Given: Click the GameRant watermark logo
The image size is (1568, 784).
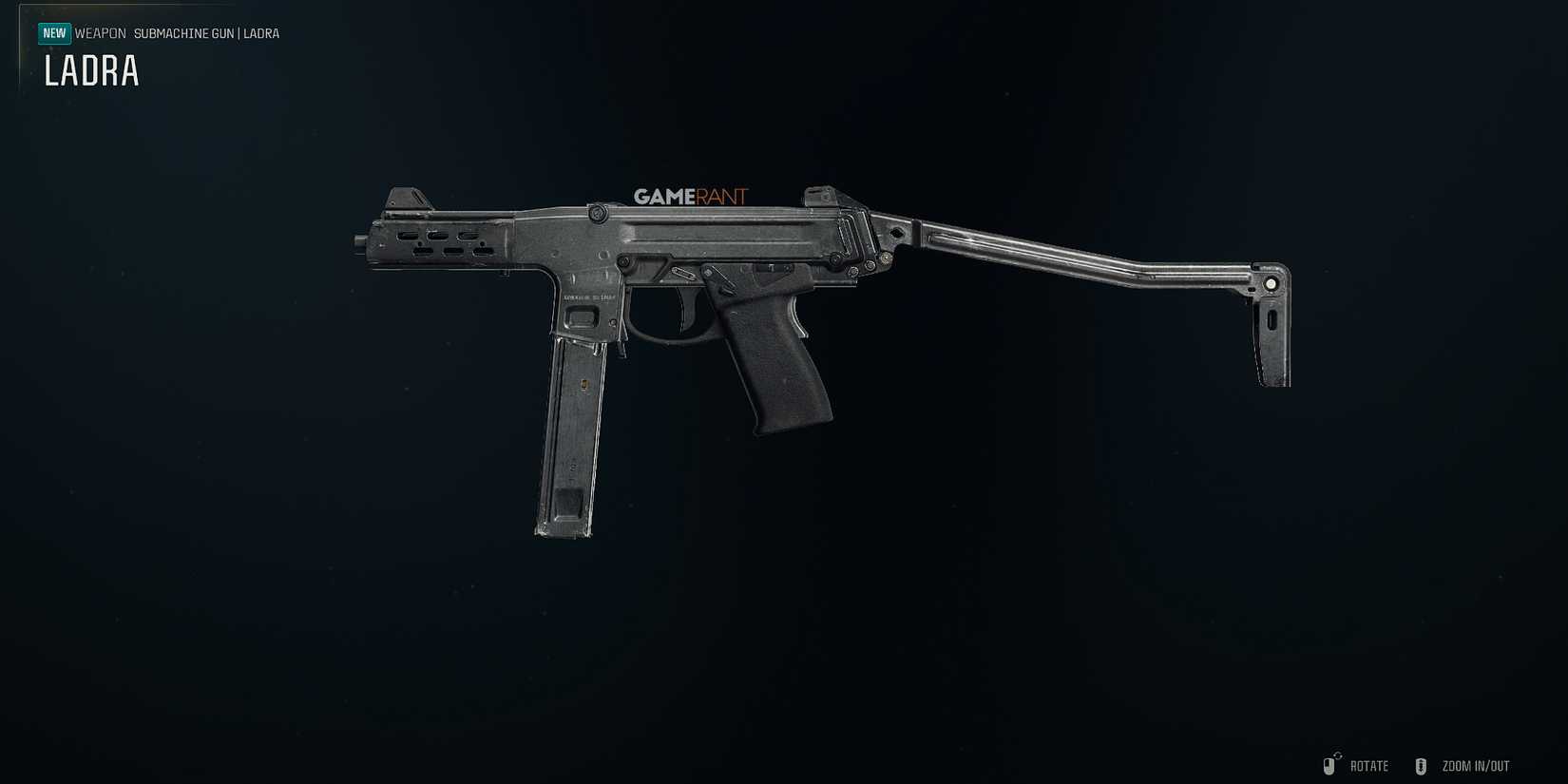Looking at the screenshot, I should 690,197.
